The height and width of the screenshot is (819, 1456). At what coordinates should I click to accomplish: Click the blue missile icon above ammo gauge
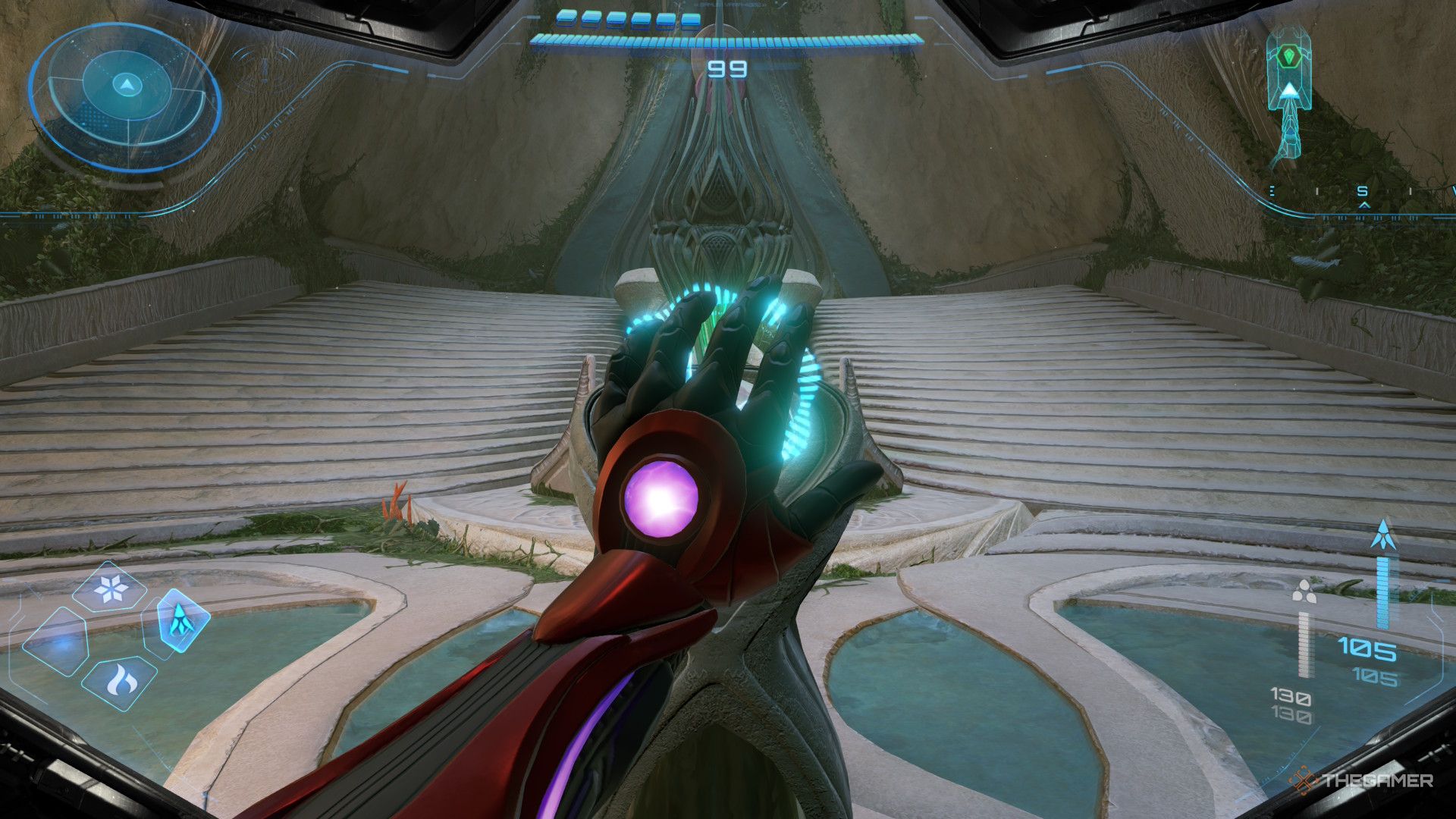coord(1383,535)
